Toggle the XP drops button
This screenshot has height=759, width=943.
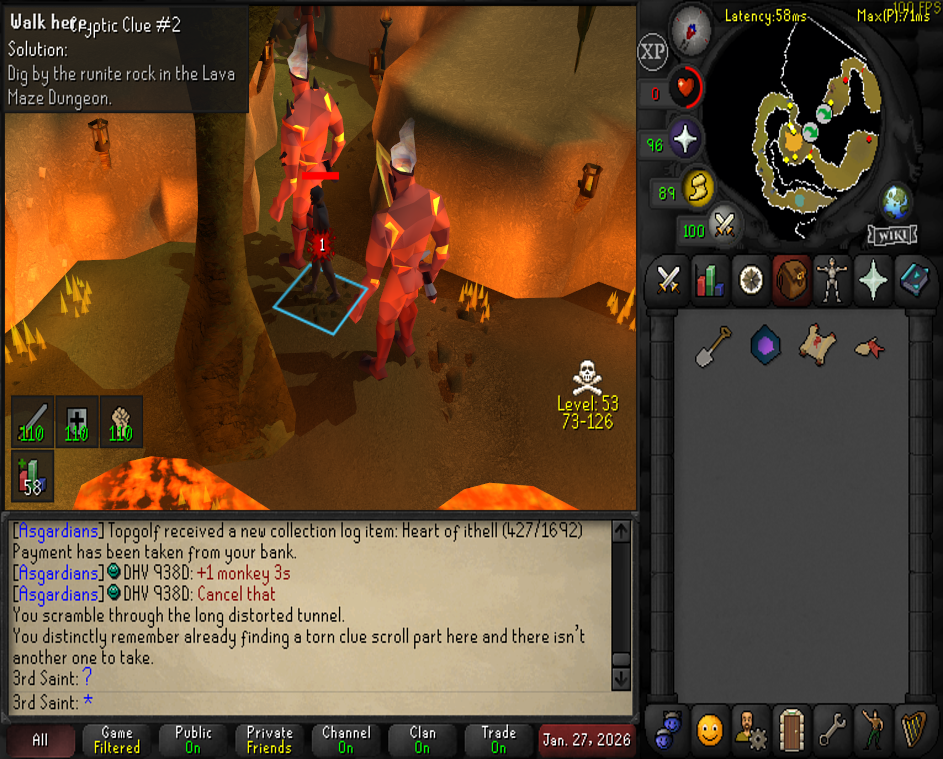click(653, 52)
